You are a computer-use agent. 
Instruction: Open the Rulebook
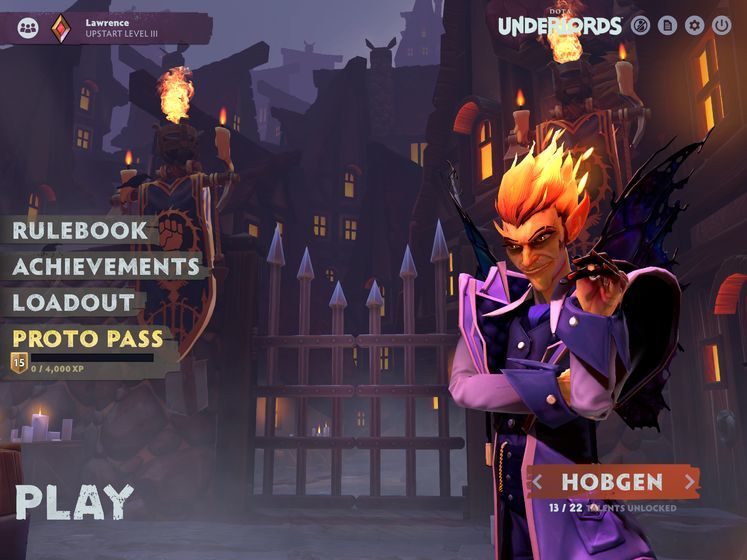[80, 230]
